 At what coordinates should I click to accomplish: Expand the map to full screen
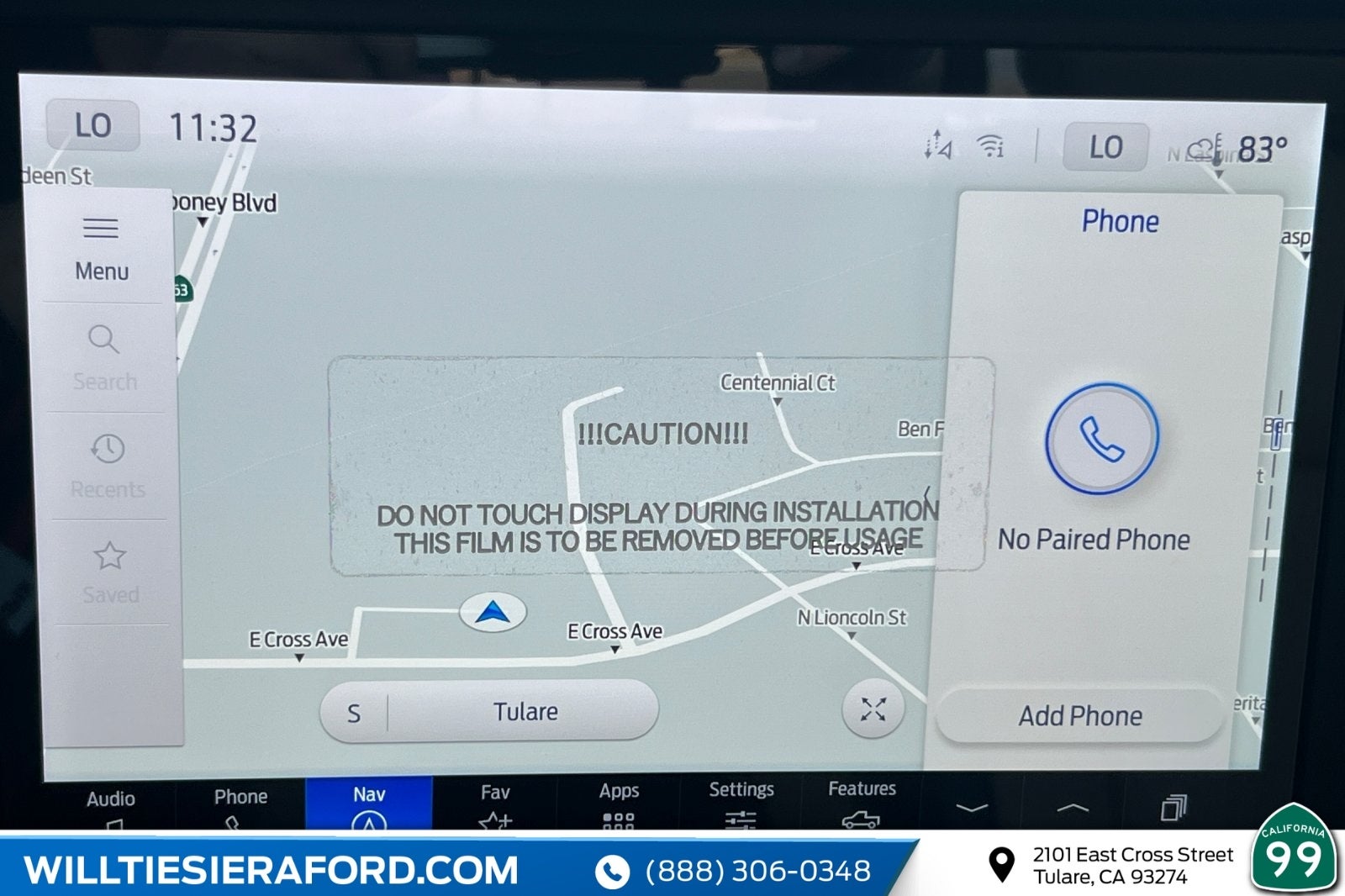coord(873,709)
